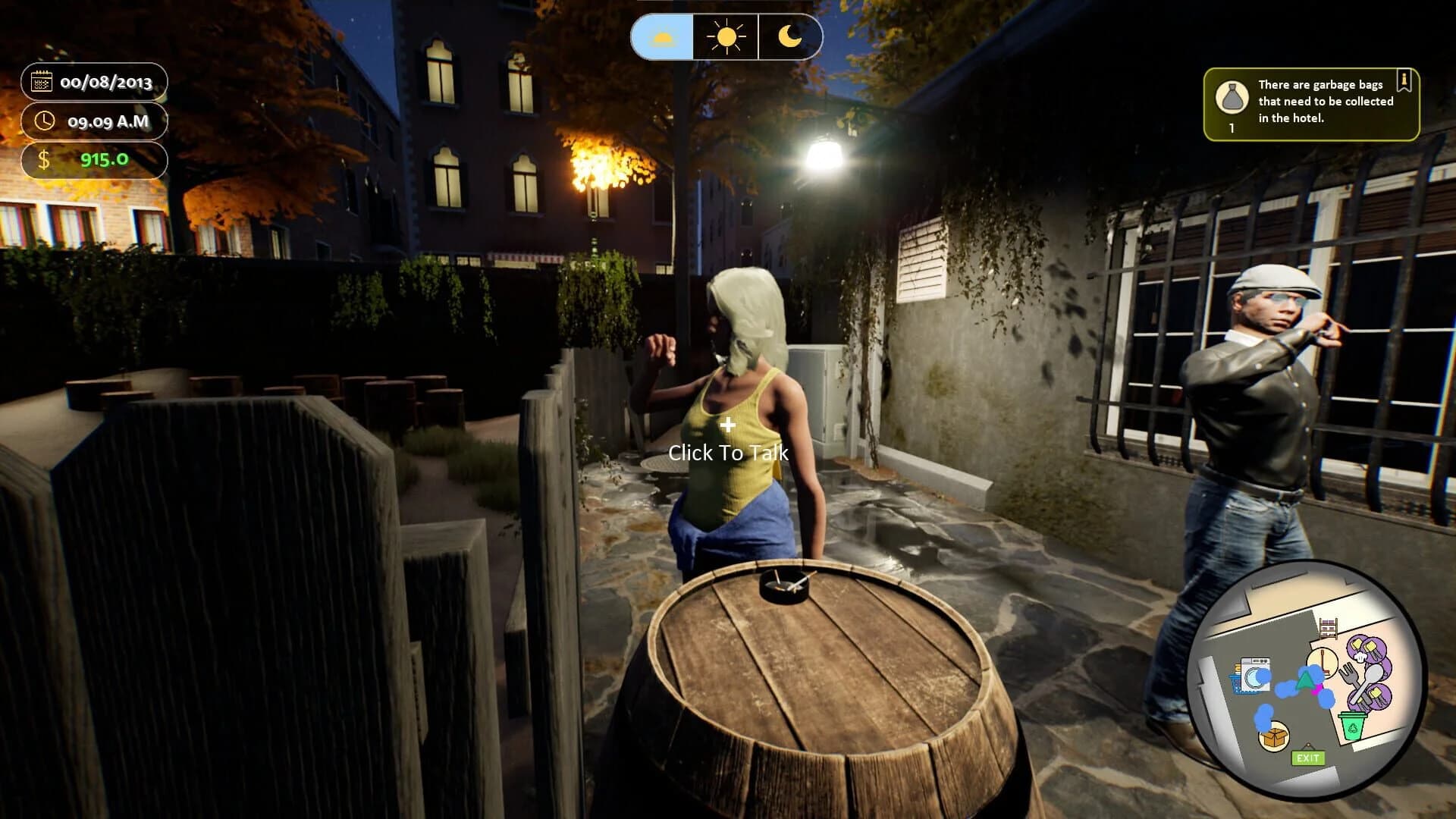
Task: Click To Talk with the woman
Action: click(728, 453)
